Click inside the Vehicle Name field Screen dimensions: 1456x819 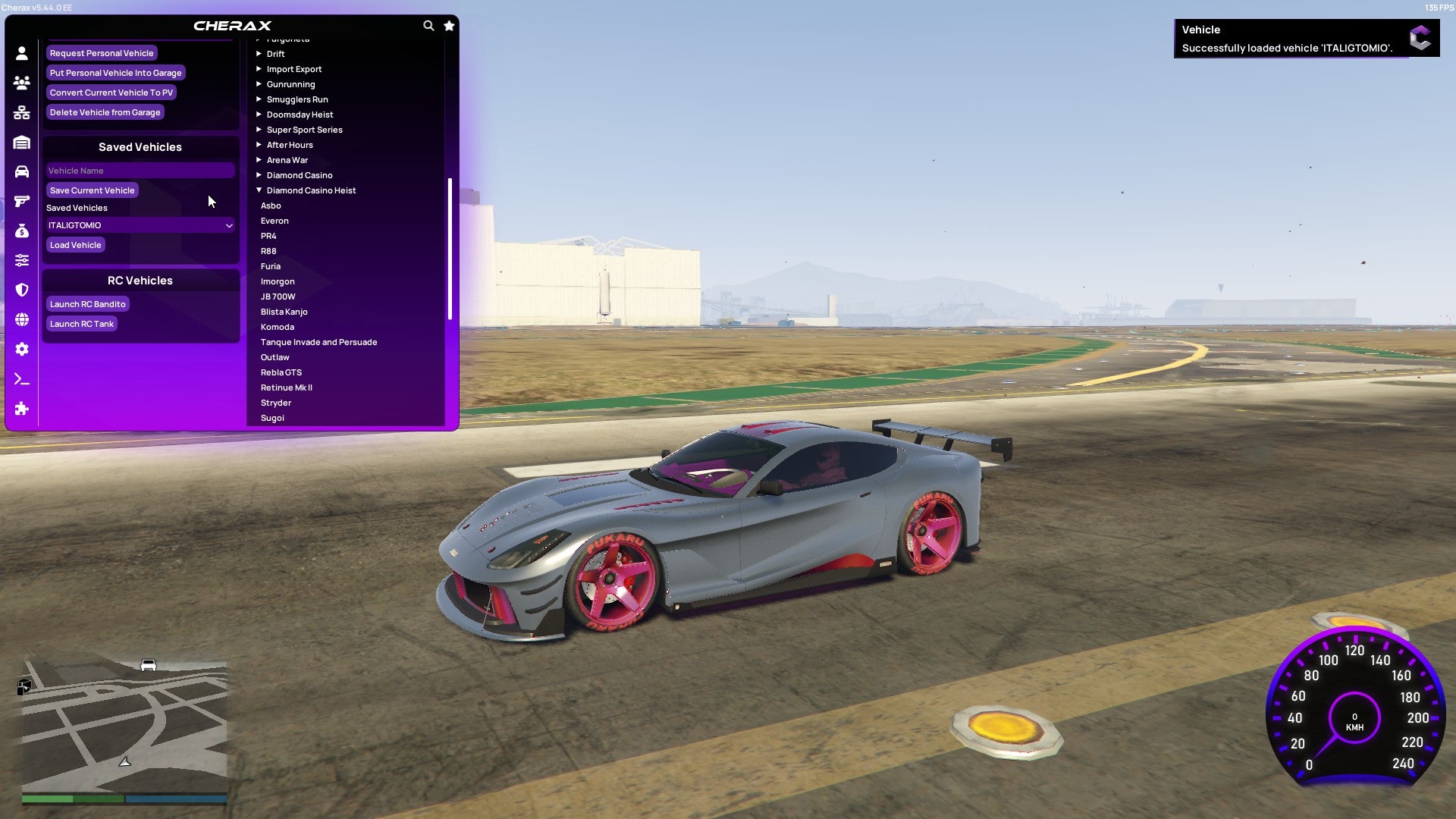click(140, 170)
